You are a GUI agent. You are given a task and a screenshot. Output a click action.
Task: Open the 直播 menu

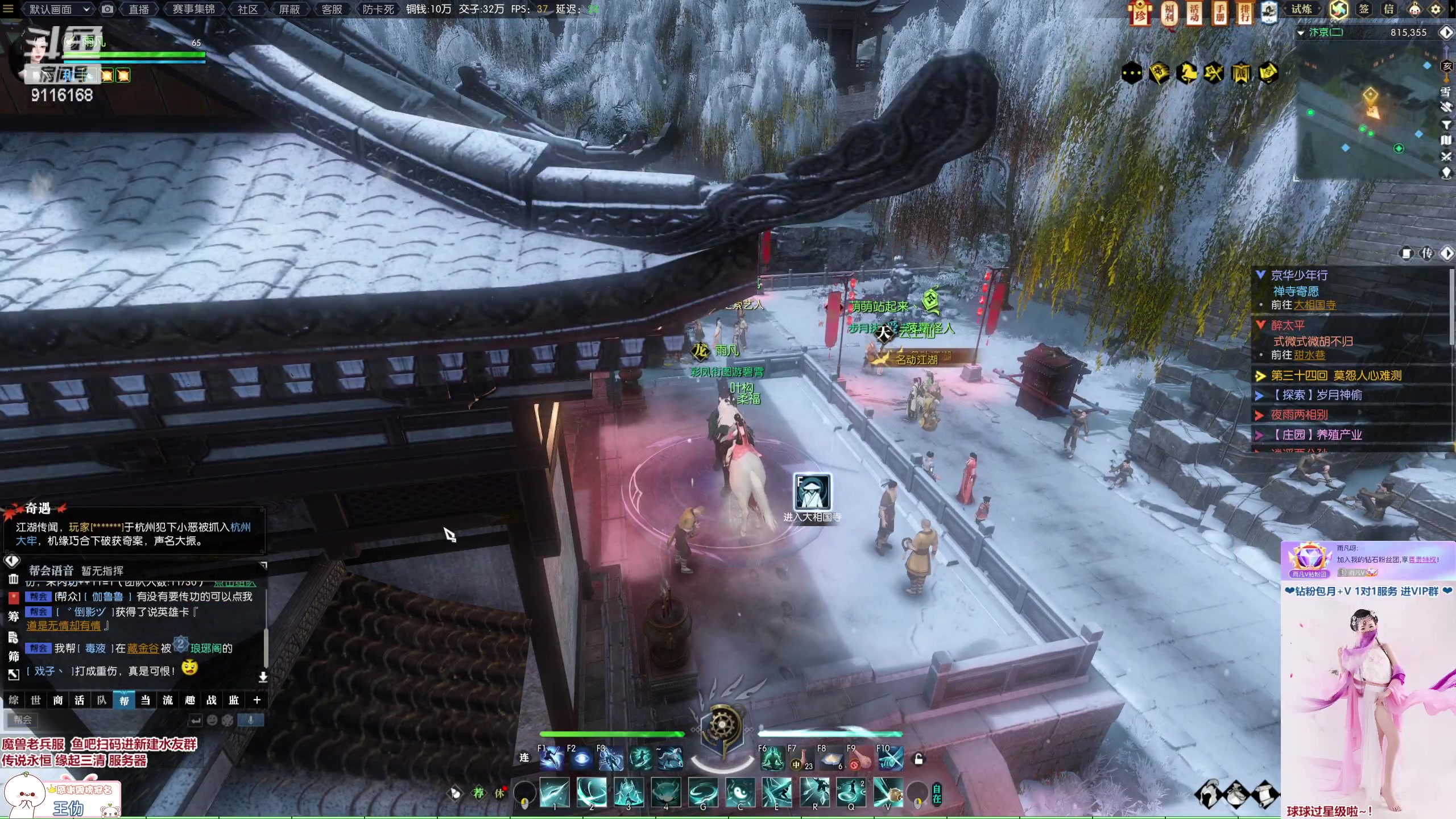click(x=139, y=9)
